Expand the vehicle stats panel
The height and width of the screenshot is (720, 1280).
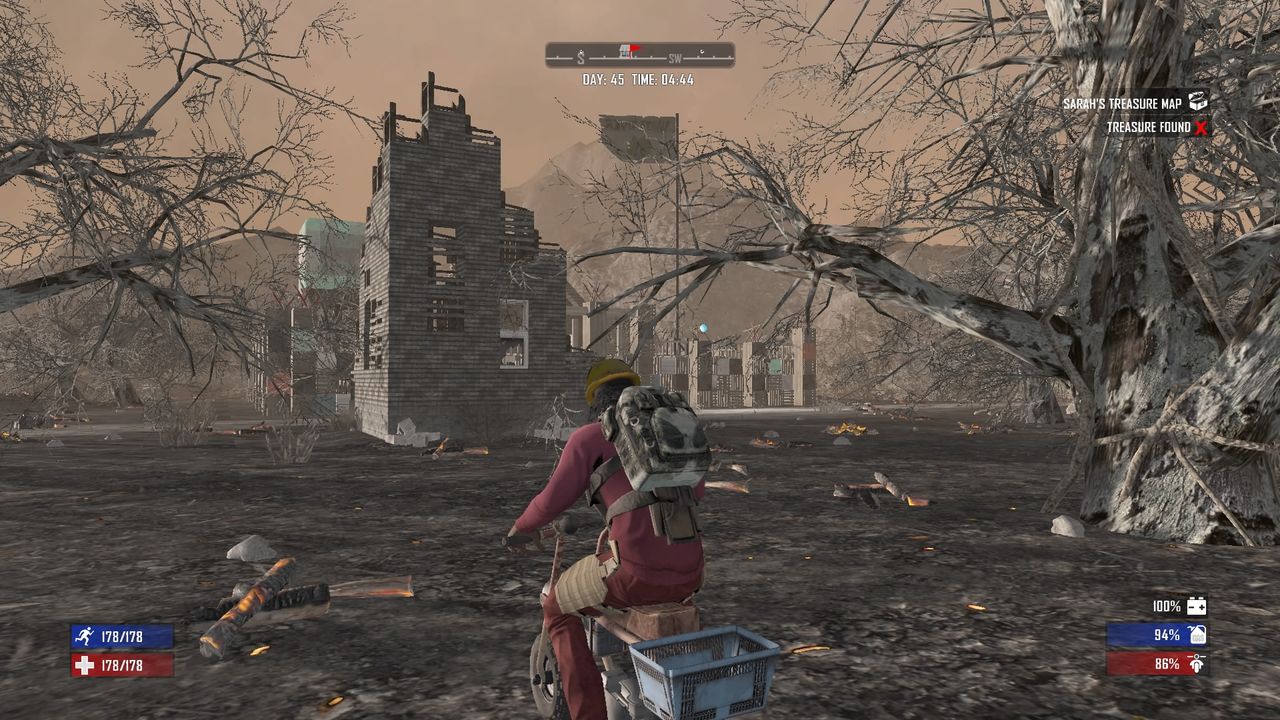pyautogui.click(x=1170, y=636)
